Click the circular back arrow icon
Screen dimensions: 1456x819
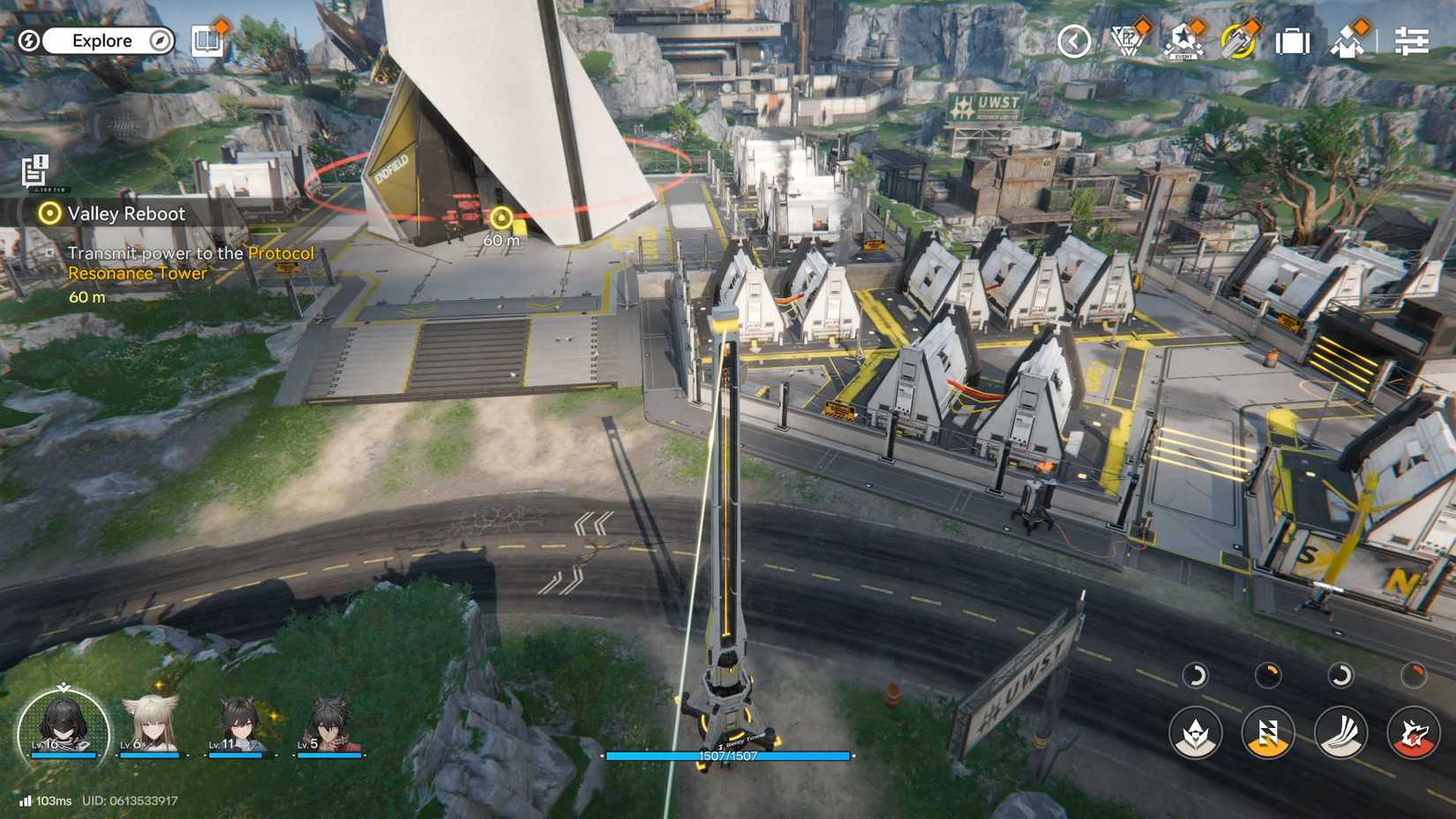point(1073,40)
